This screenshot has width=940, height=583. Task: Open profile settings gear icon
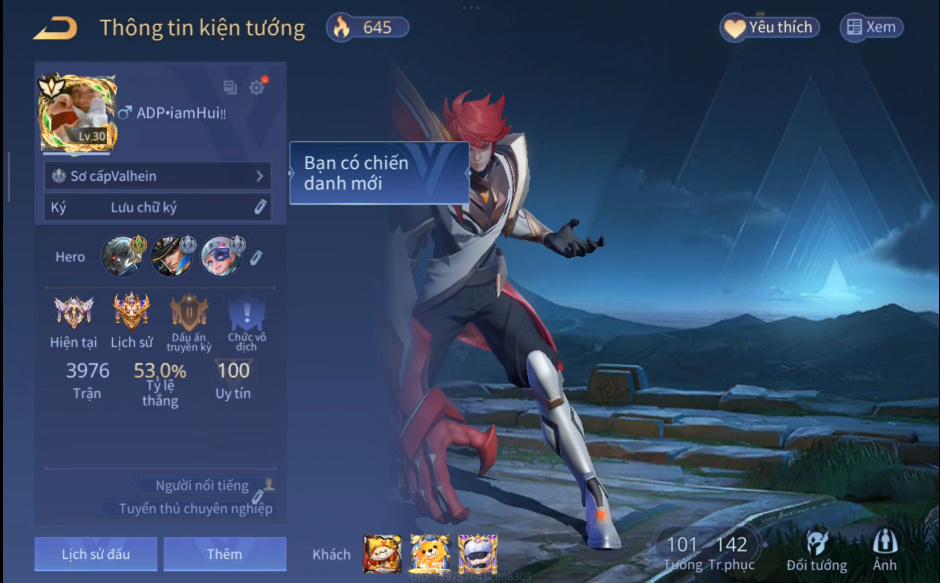pos(257,88)
